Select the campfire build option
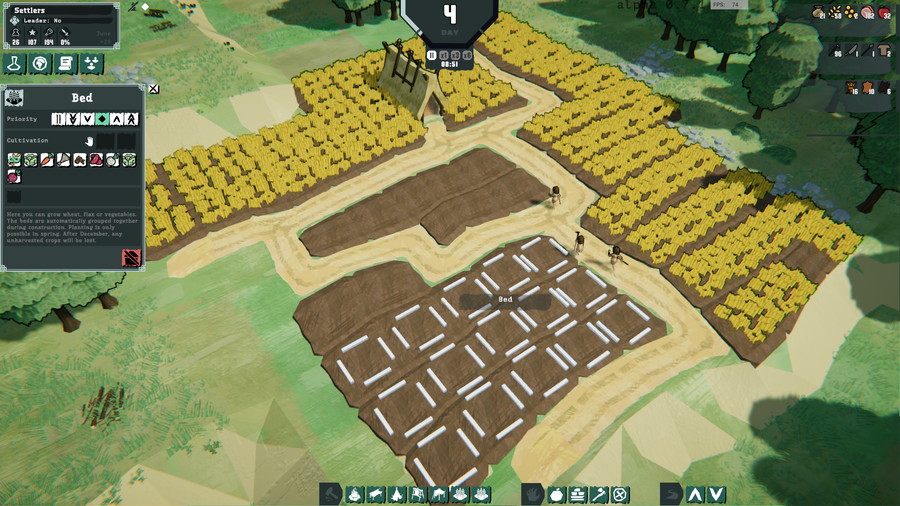The image size is (900, 506). point(354,494)
